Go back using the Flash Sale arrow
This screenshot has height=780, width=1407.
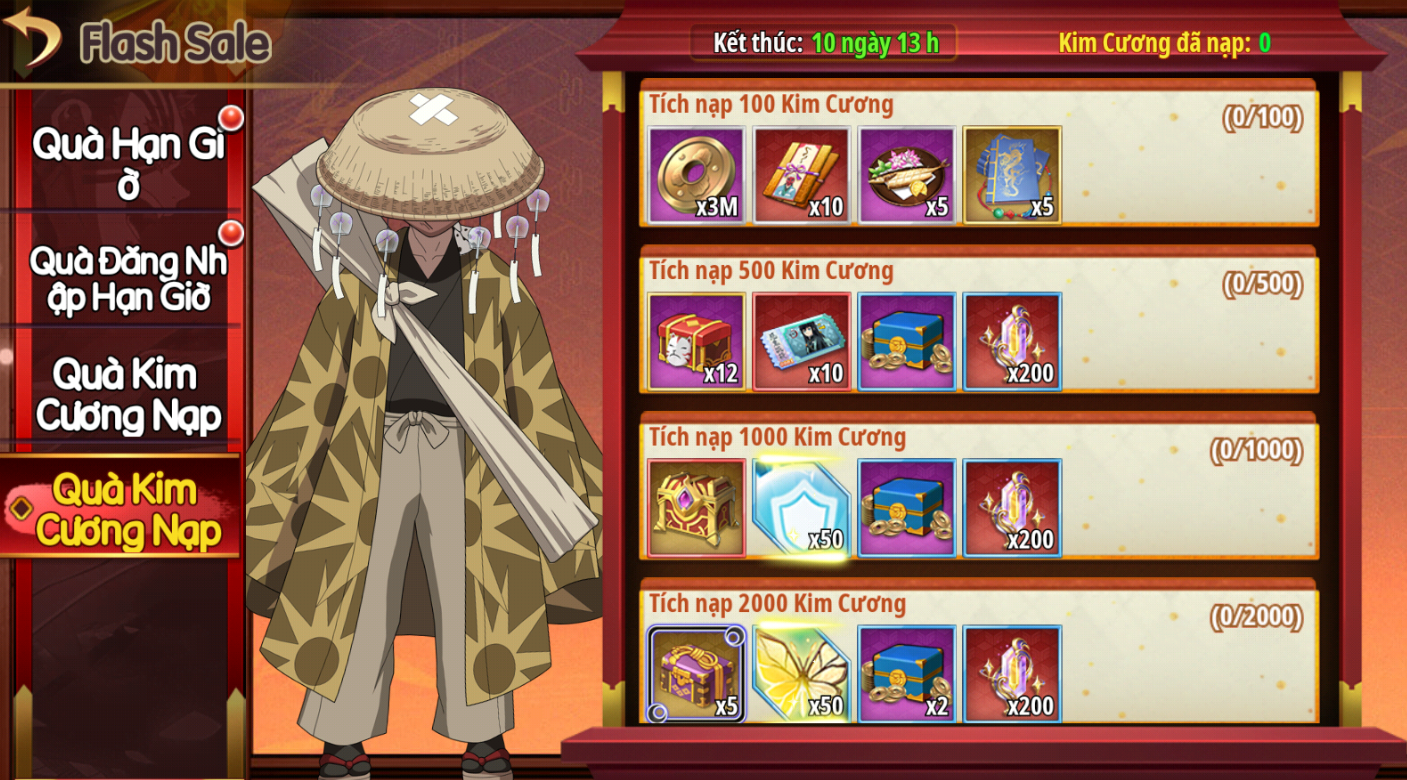click(32, 38)
